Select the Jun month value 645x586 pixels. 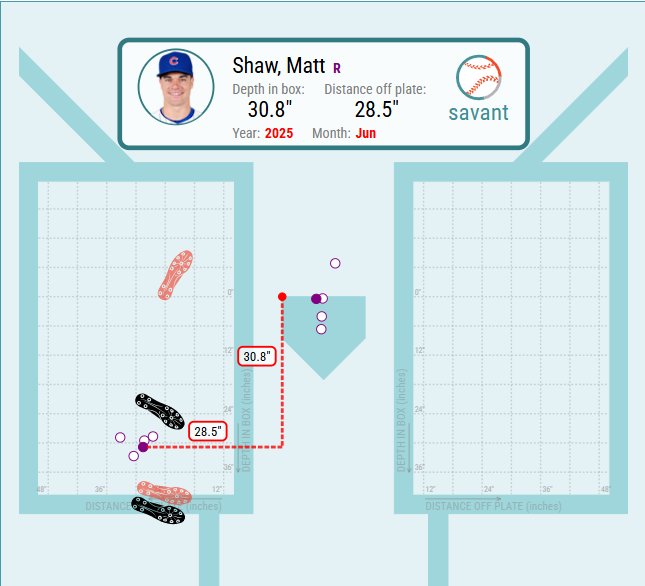coord(366,133)
